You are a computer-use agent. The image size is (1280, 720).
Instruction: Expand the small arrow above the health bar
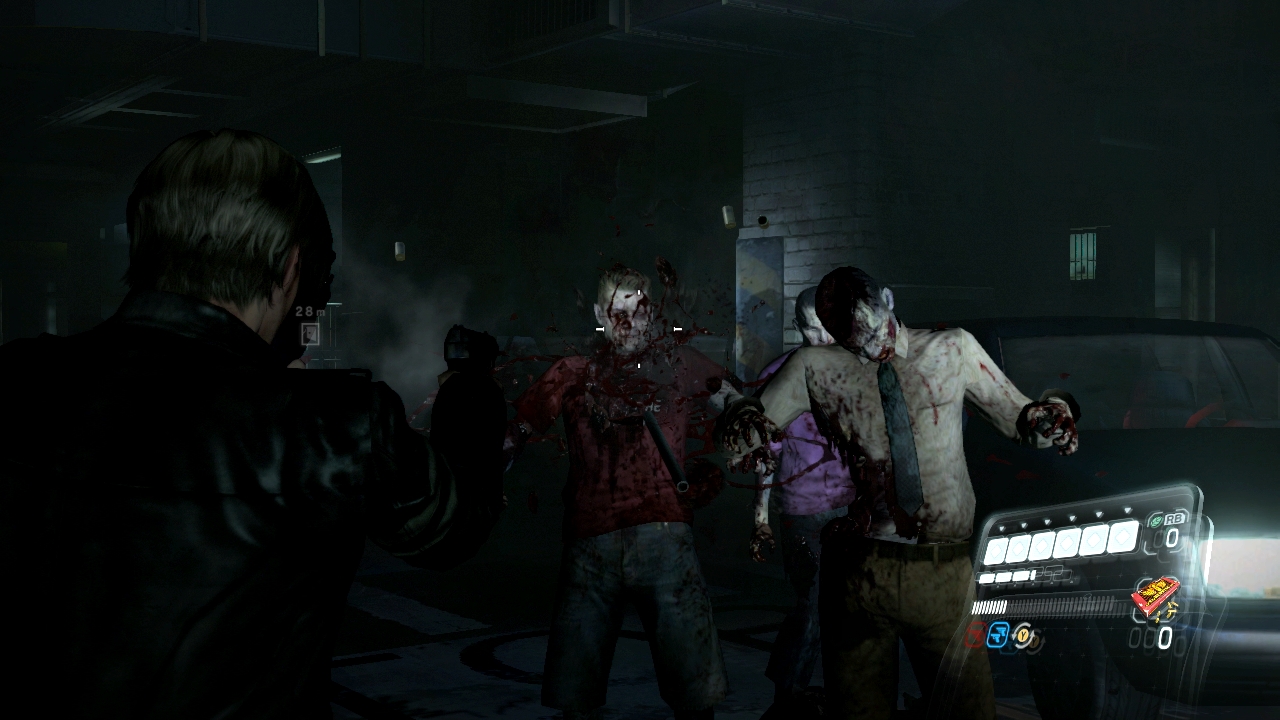[1002, 527]
